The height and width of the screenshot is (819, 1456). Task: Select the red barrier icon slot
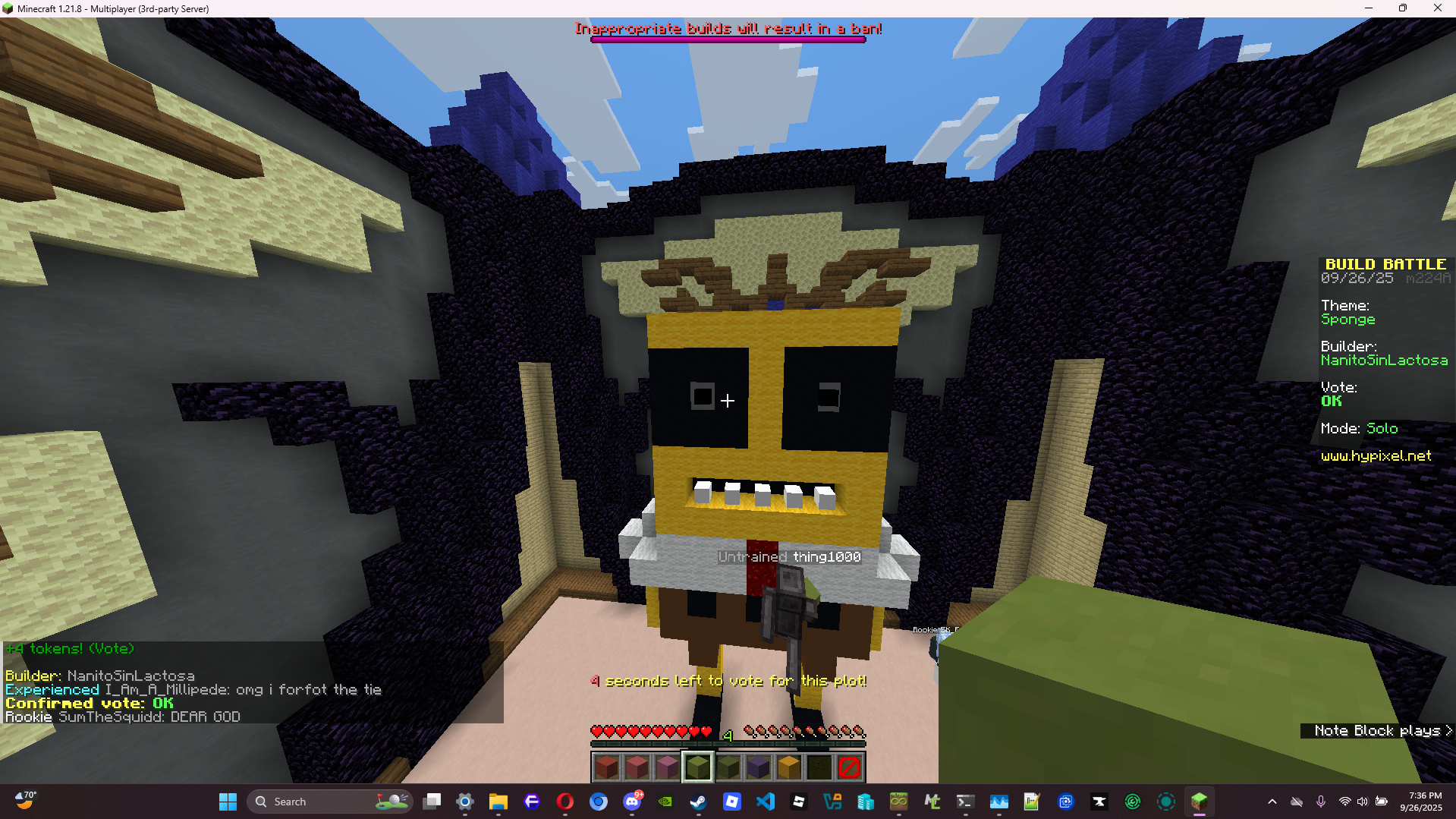click(849, 767)
